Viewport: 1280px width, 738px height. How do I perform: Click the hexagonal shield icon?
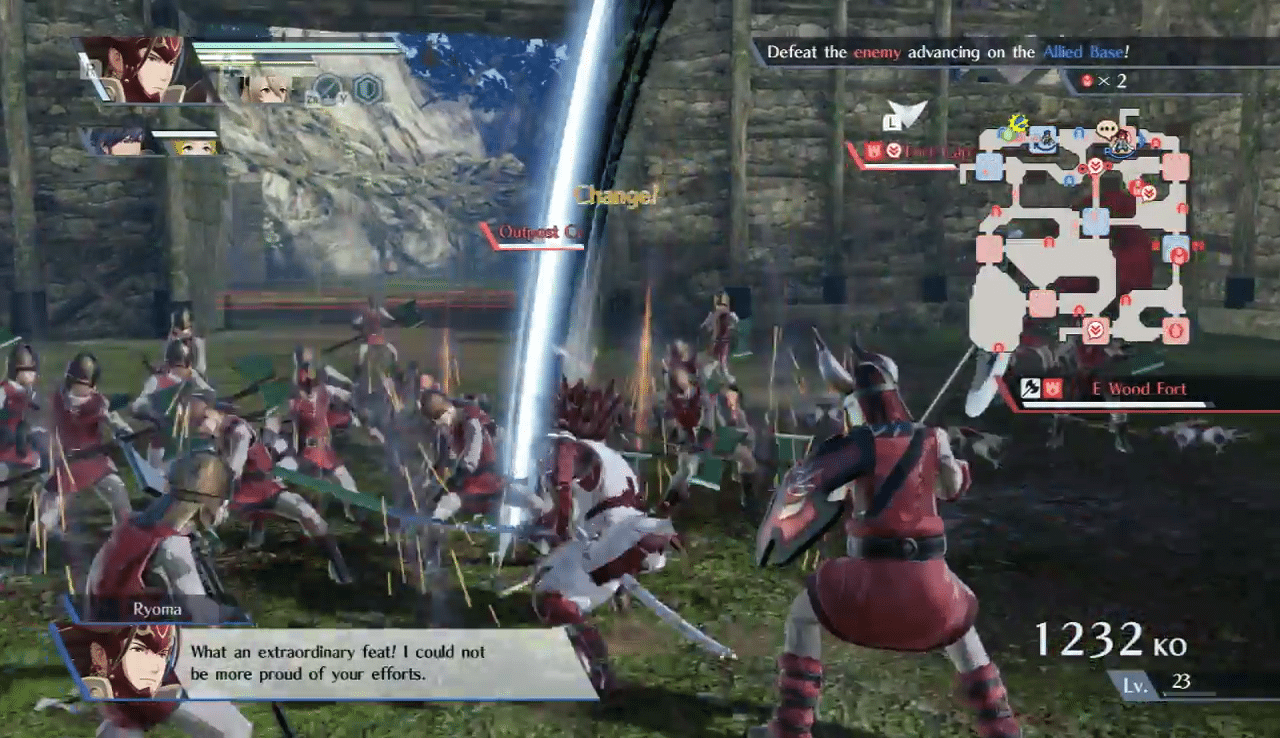[x=369, y=90]
